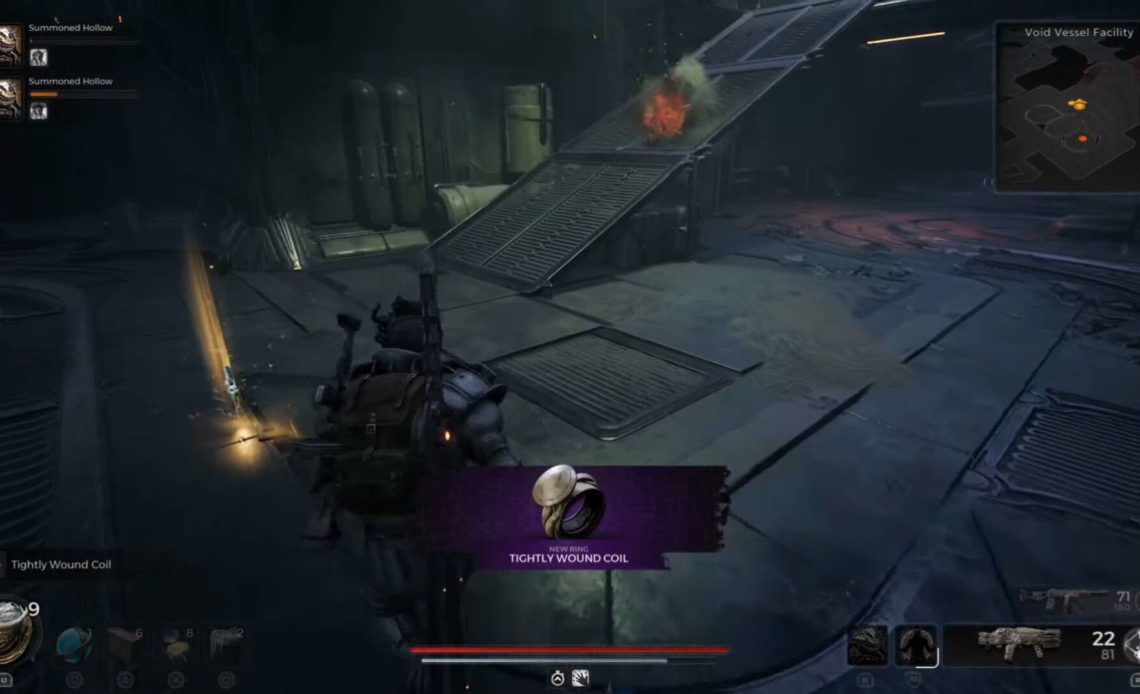Activate the humanoid silhouette skill icon
1140x694 pixels.
914,645
